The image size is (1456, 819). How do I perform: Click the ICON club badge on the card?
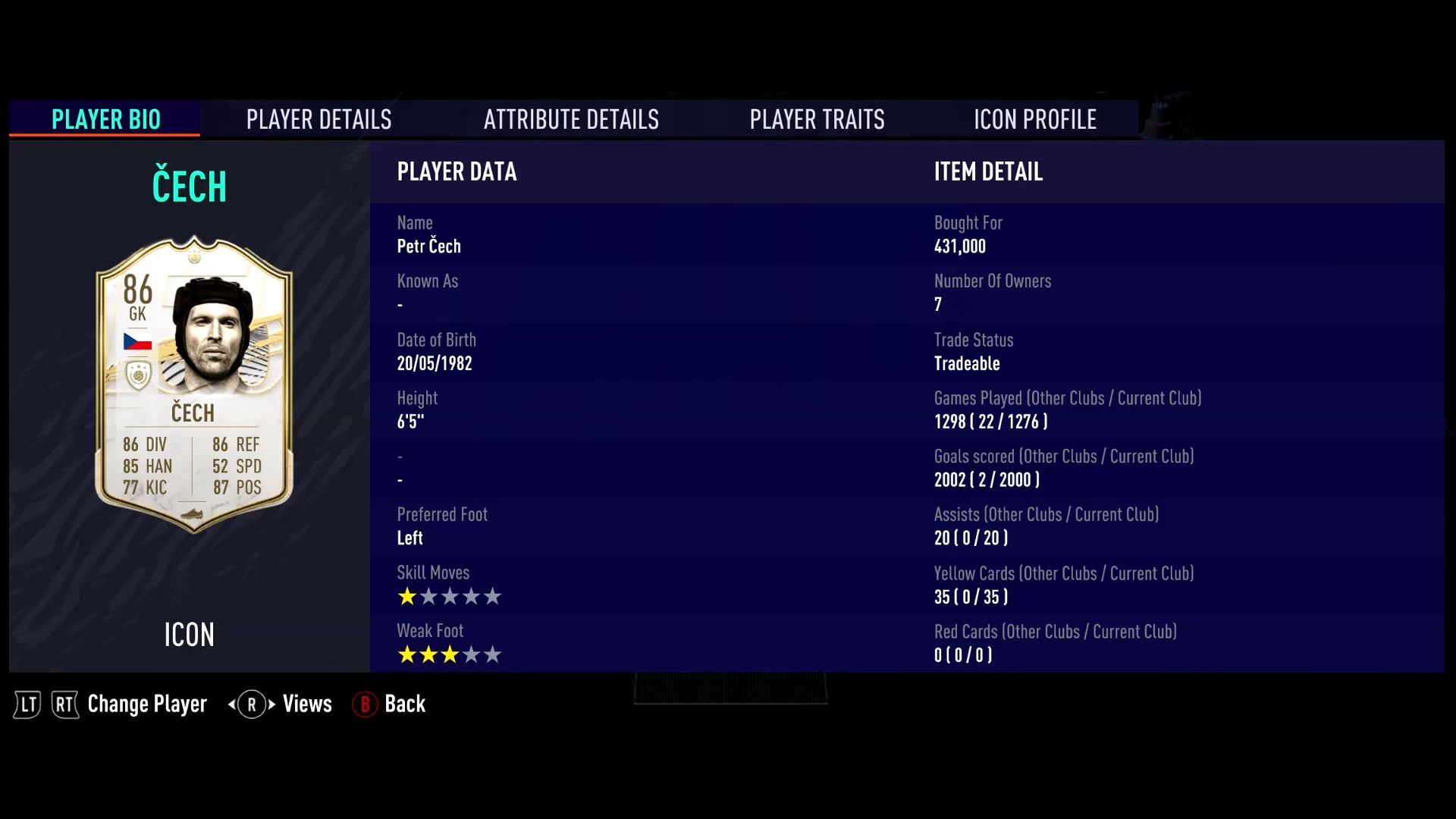pos(138,375)
